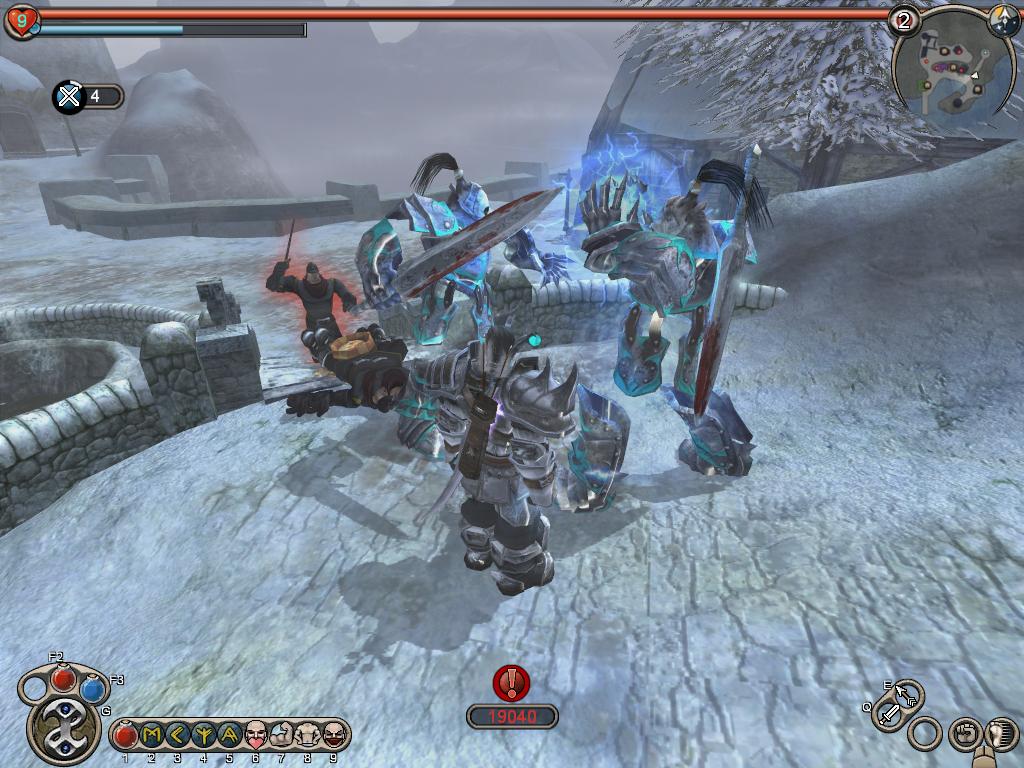Use the red health potion above the guild seal
Image resolution: width=1024 pixels, height=768 pixels.
64,677
